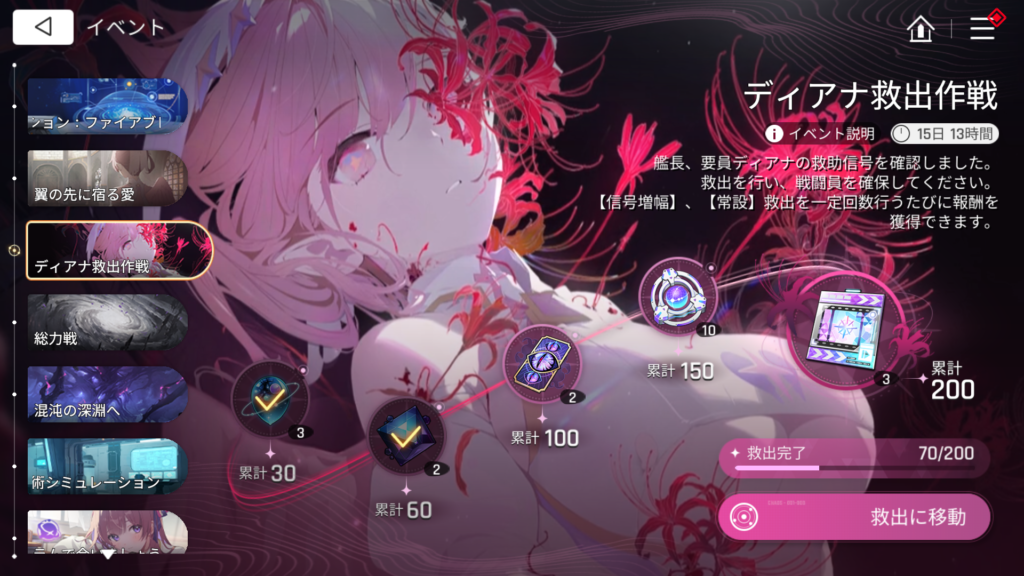The width and height of the screenshot is (1024, 576).
Task: Choose the シミュレーション event tab
Action: click(107, 466)
